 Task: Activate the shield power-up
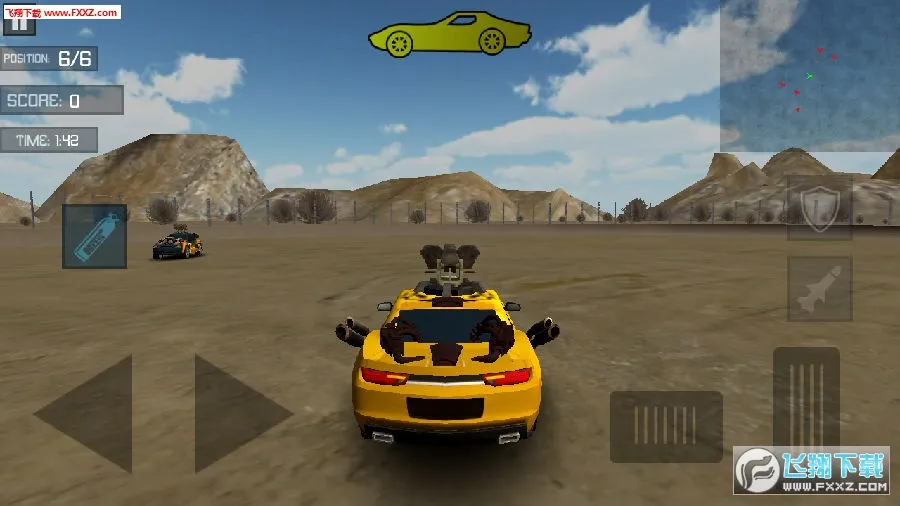tap(819, 208)
